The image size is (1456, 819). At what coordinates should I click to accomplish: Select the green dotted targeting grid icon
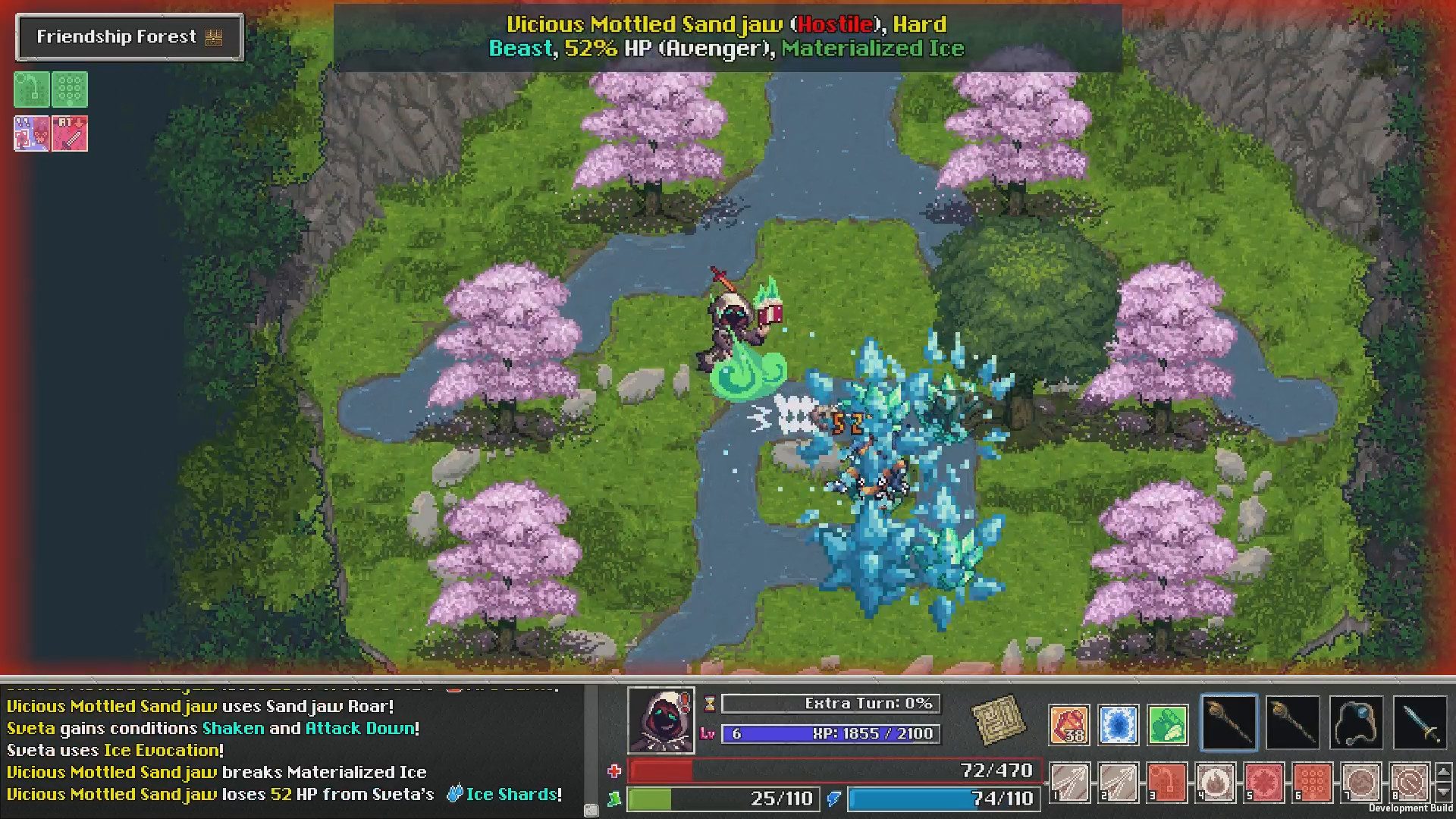(x=71, y=89)
